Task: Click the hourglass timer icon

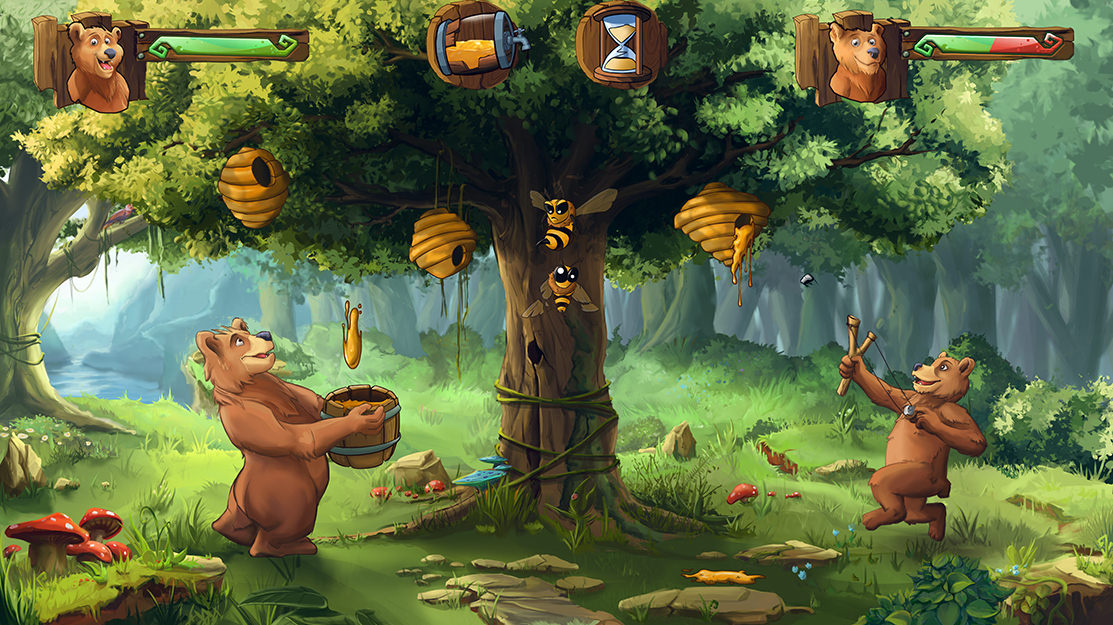Action: (x=621, y=45)
